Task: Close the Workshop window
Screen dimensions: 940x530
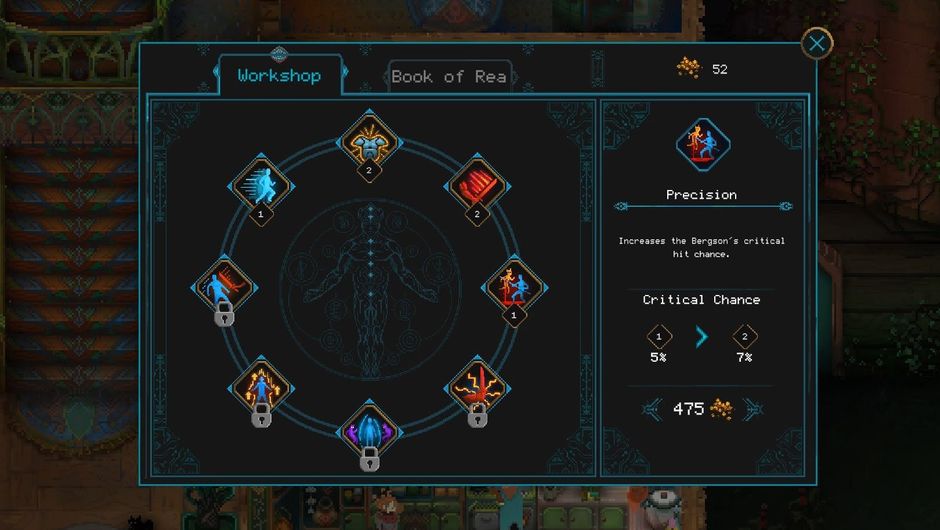Action: (x=817, y=43)
